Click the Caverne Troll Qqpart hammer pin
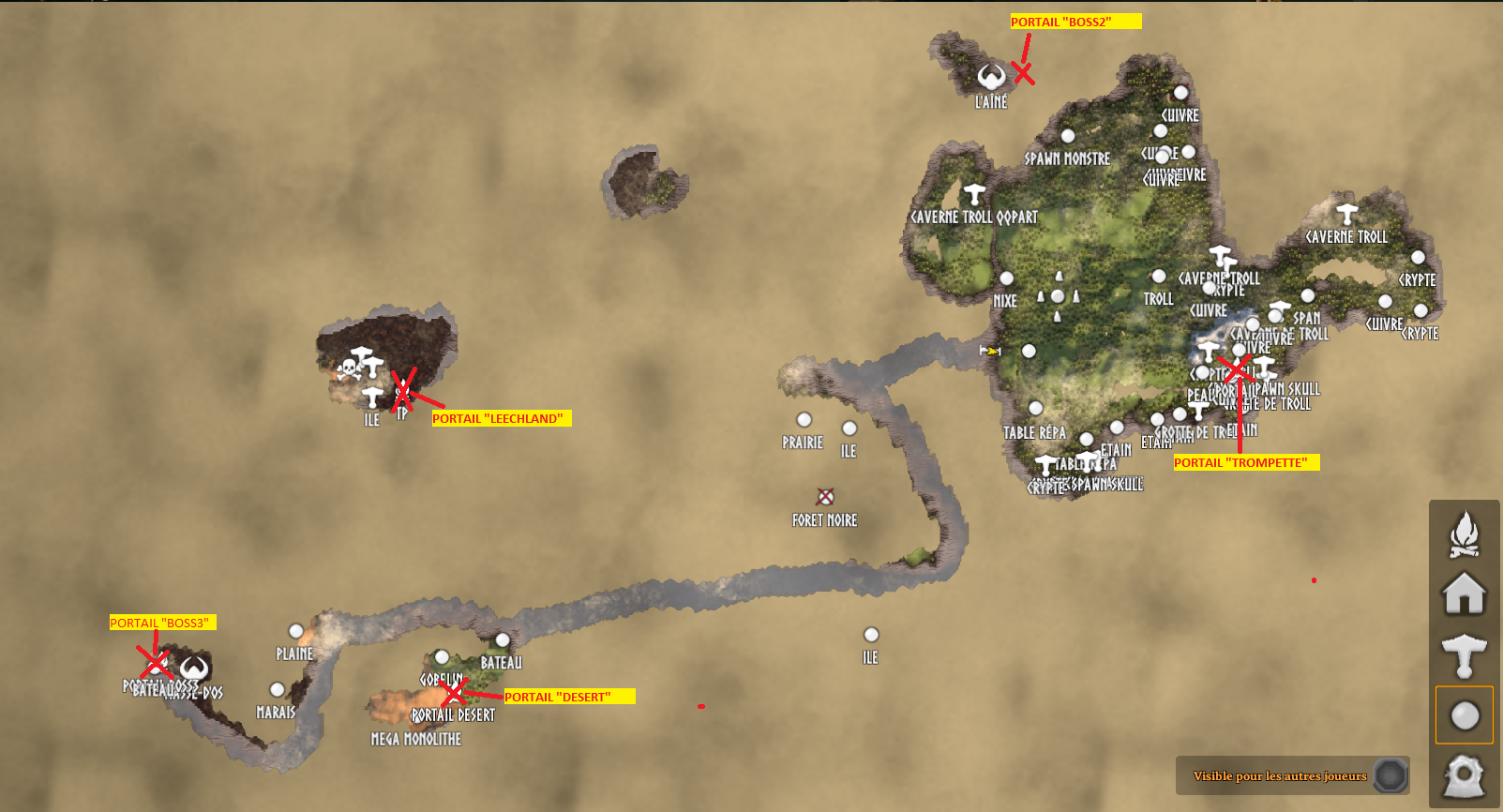The height and width of the screenshot is (812, 1503). coord(974,194)
